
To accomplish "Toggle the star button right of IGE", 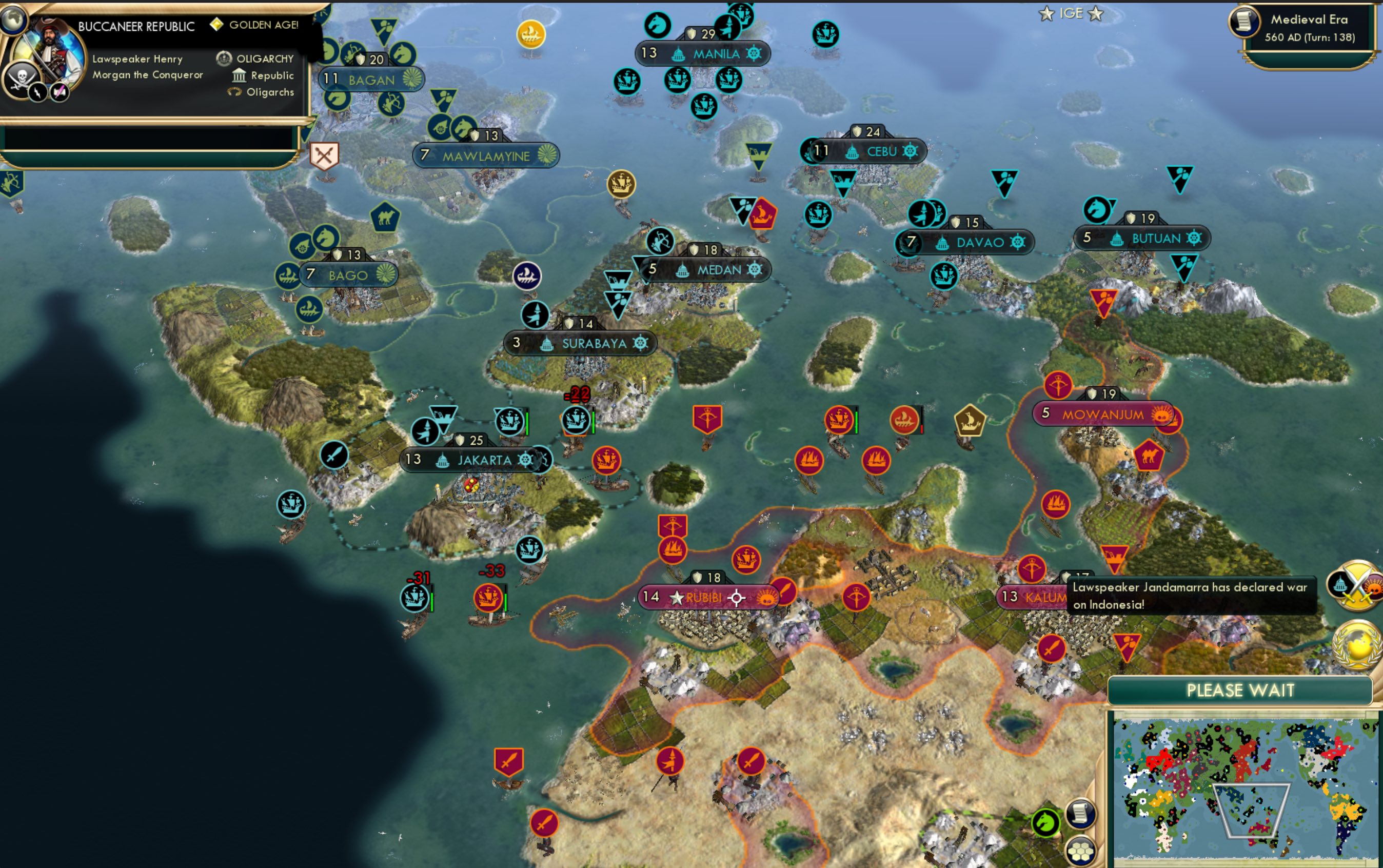I will click(1095, 13).
